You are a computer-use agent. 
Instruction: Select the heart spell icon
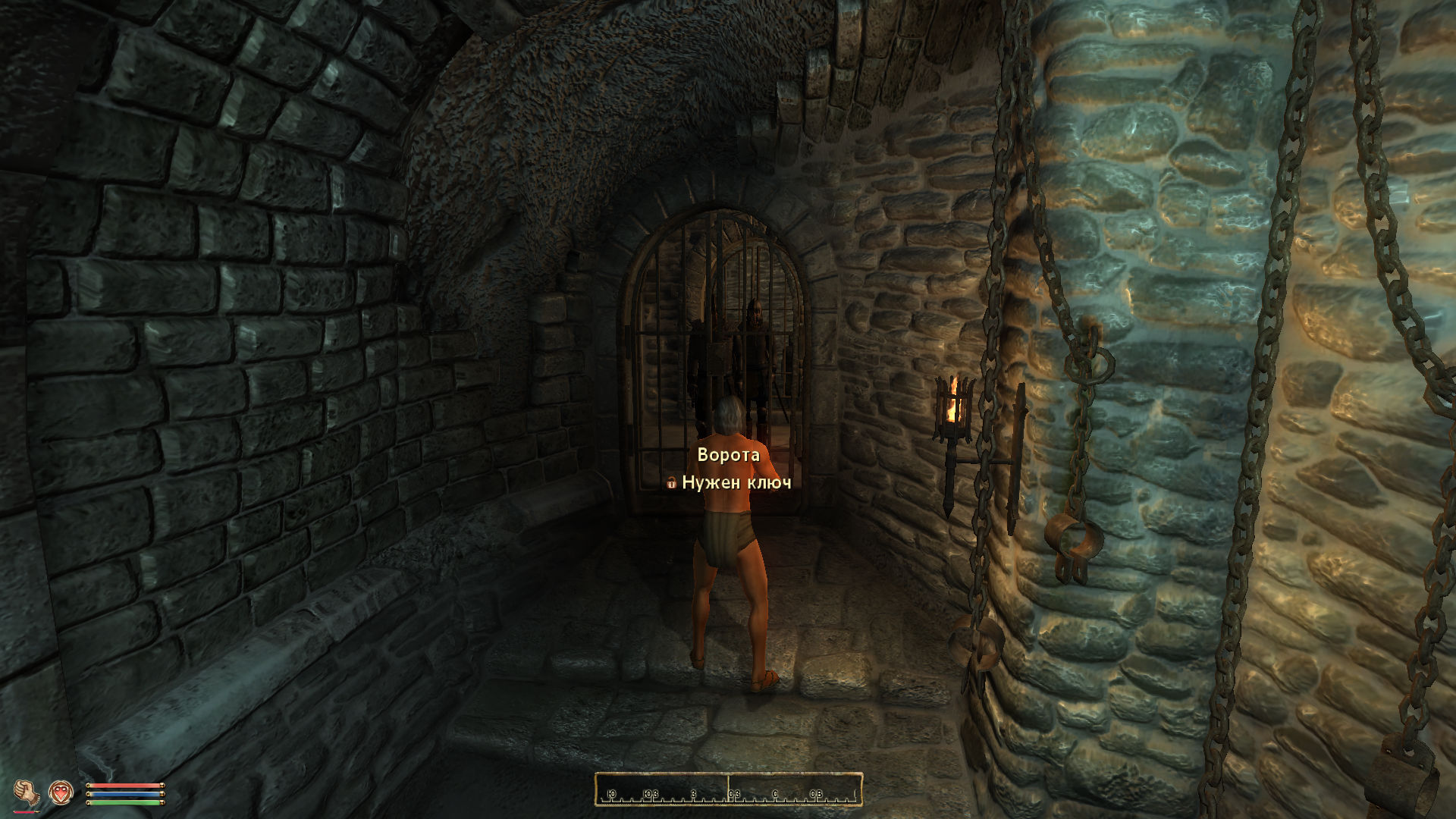pyautogui.click(x=61, y=792)
